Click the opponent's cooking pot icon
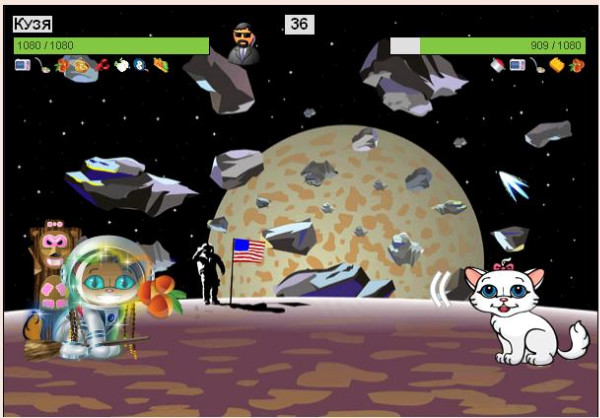 click(498, 66)
